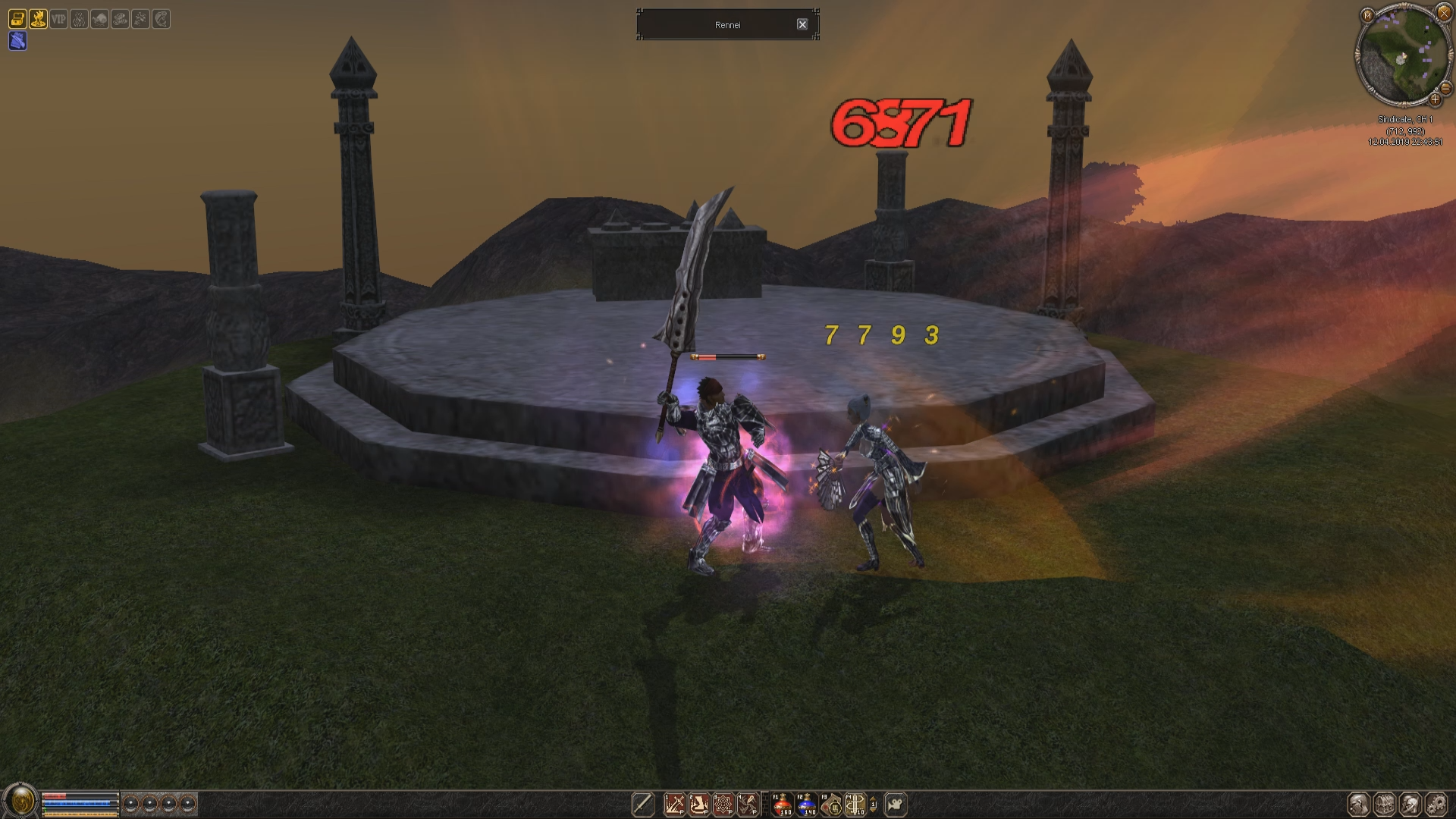Activate the F3 pouch item slot
Viewport: 1456px width, 819px height.
831,804
